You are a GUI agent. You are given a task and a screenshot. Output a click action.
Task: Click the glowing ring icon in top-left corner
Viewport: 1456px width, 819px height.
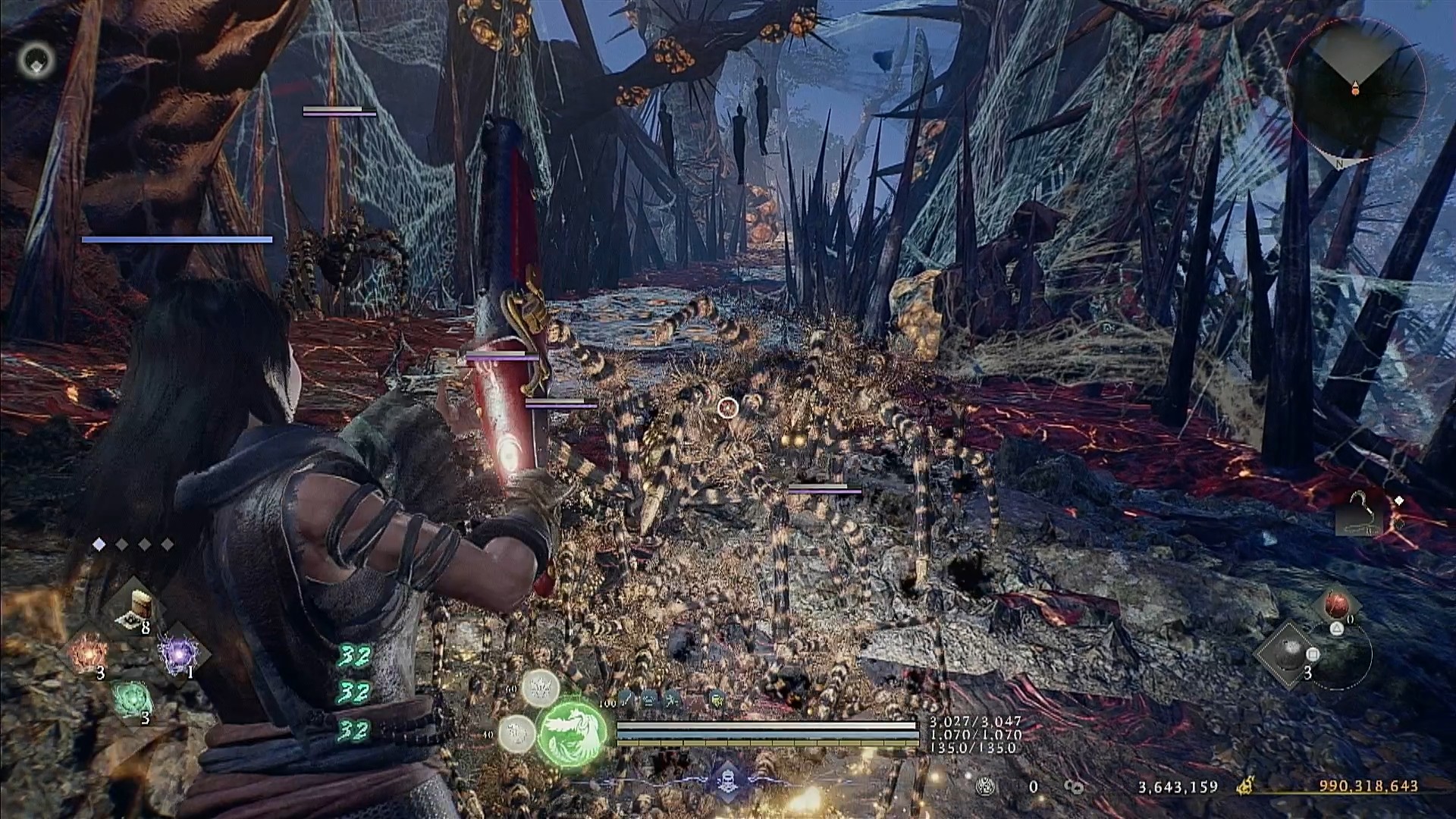pos(36,58)
